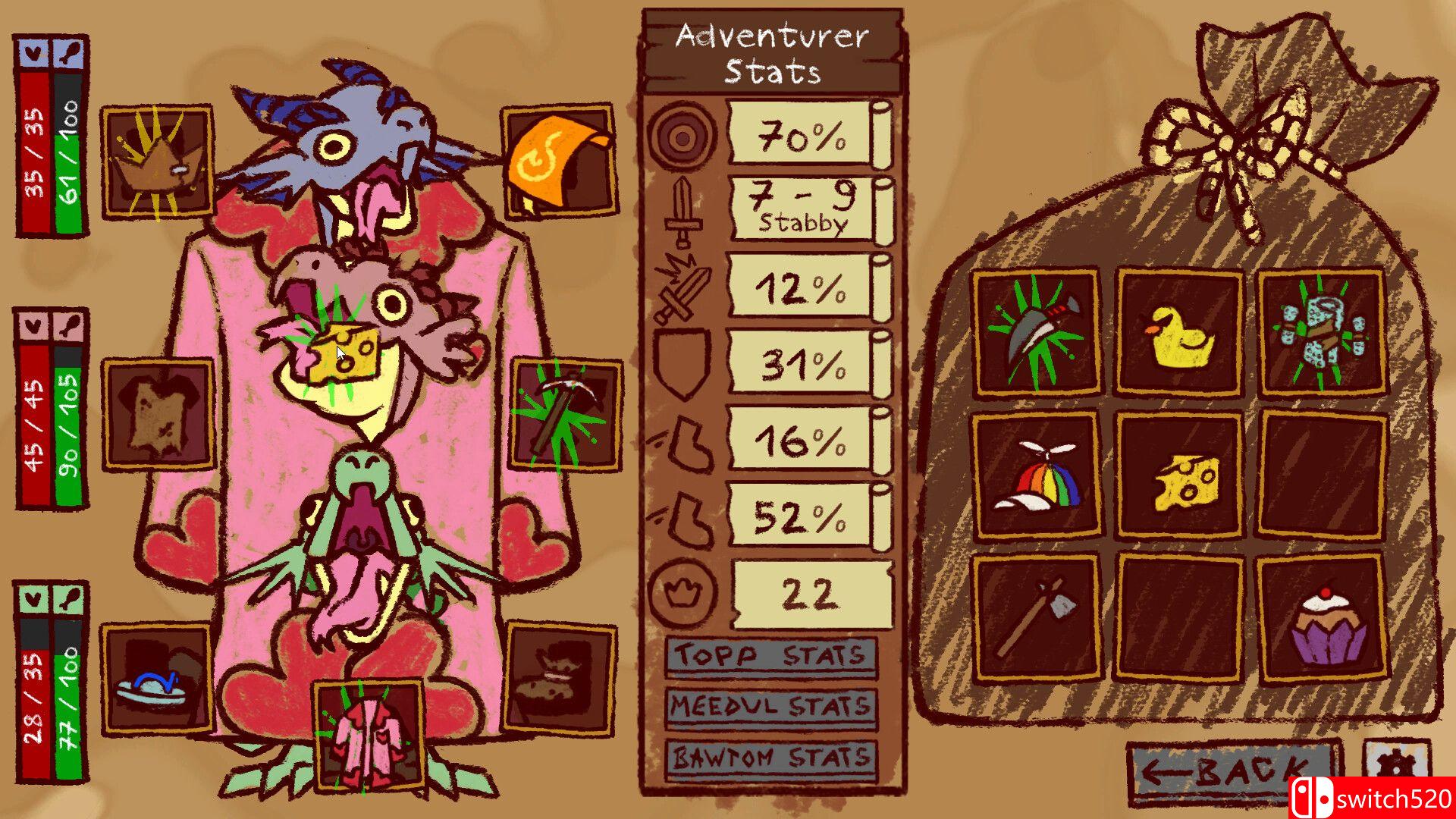This screenshot has height=819, width=1456.
Task: Open TOPP STATS
Action: point(768,658)
